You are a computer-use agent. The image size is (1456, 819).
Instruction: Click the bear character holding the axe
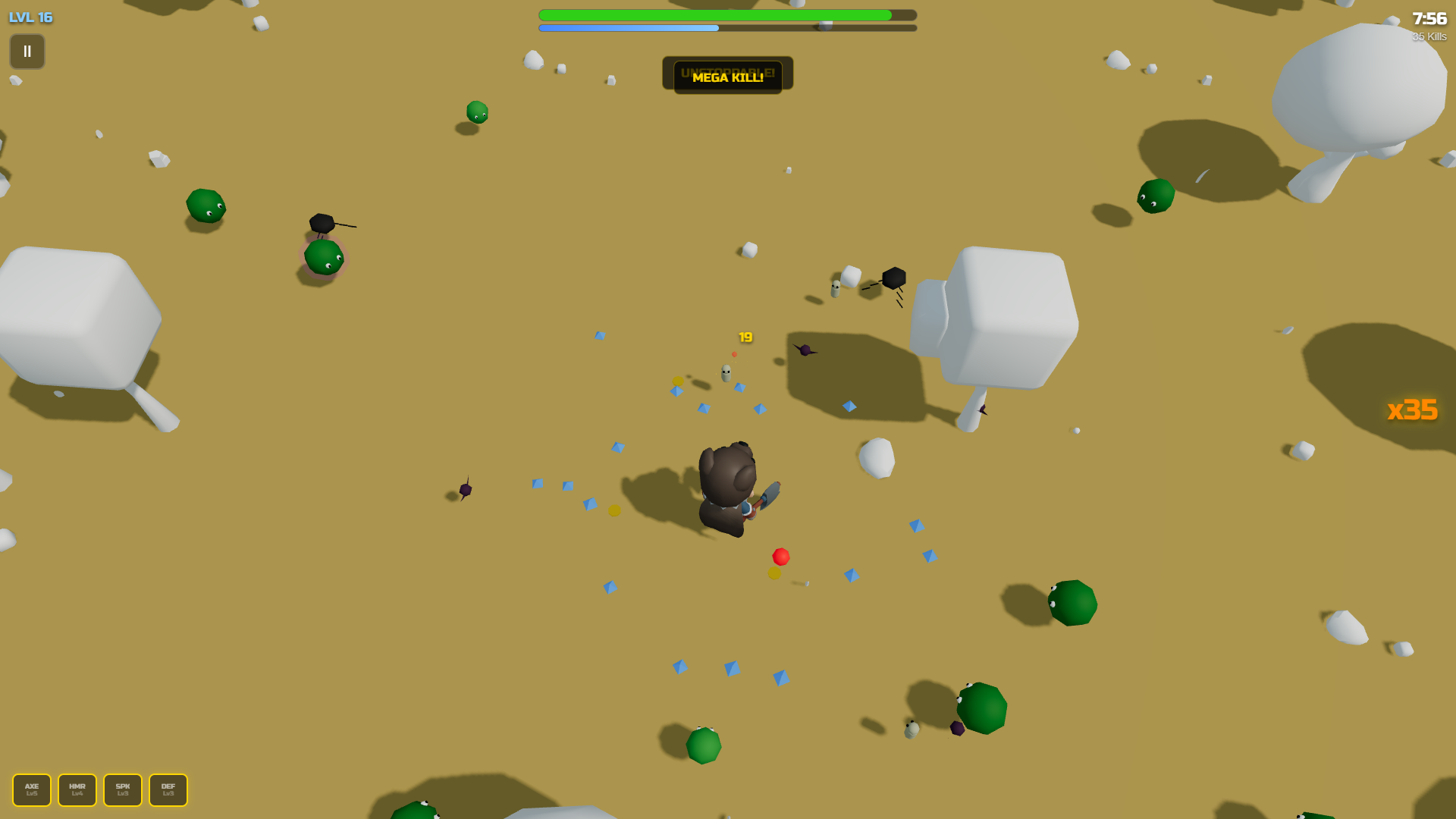tap(728, 485)
